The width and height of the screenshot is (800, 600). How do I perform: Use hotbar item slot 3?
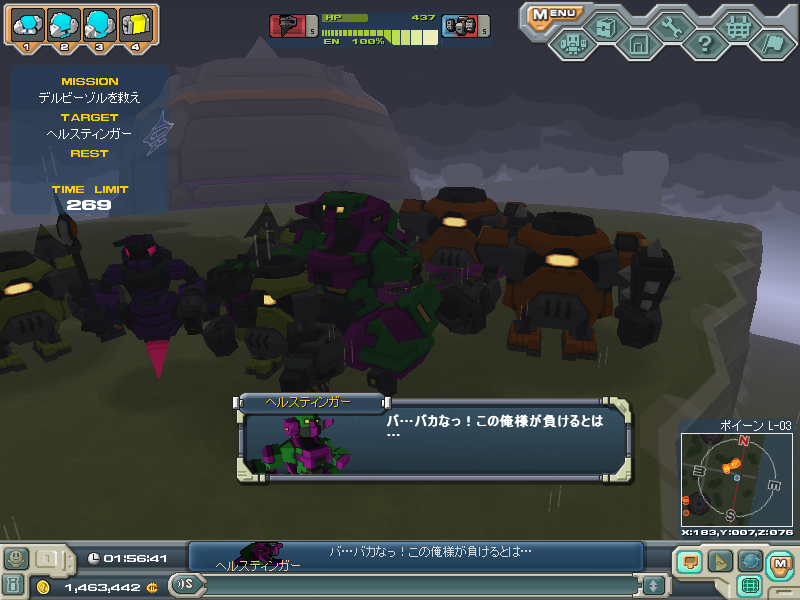[99, 24]
